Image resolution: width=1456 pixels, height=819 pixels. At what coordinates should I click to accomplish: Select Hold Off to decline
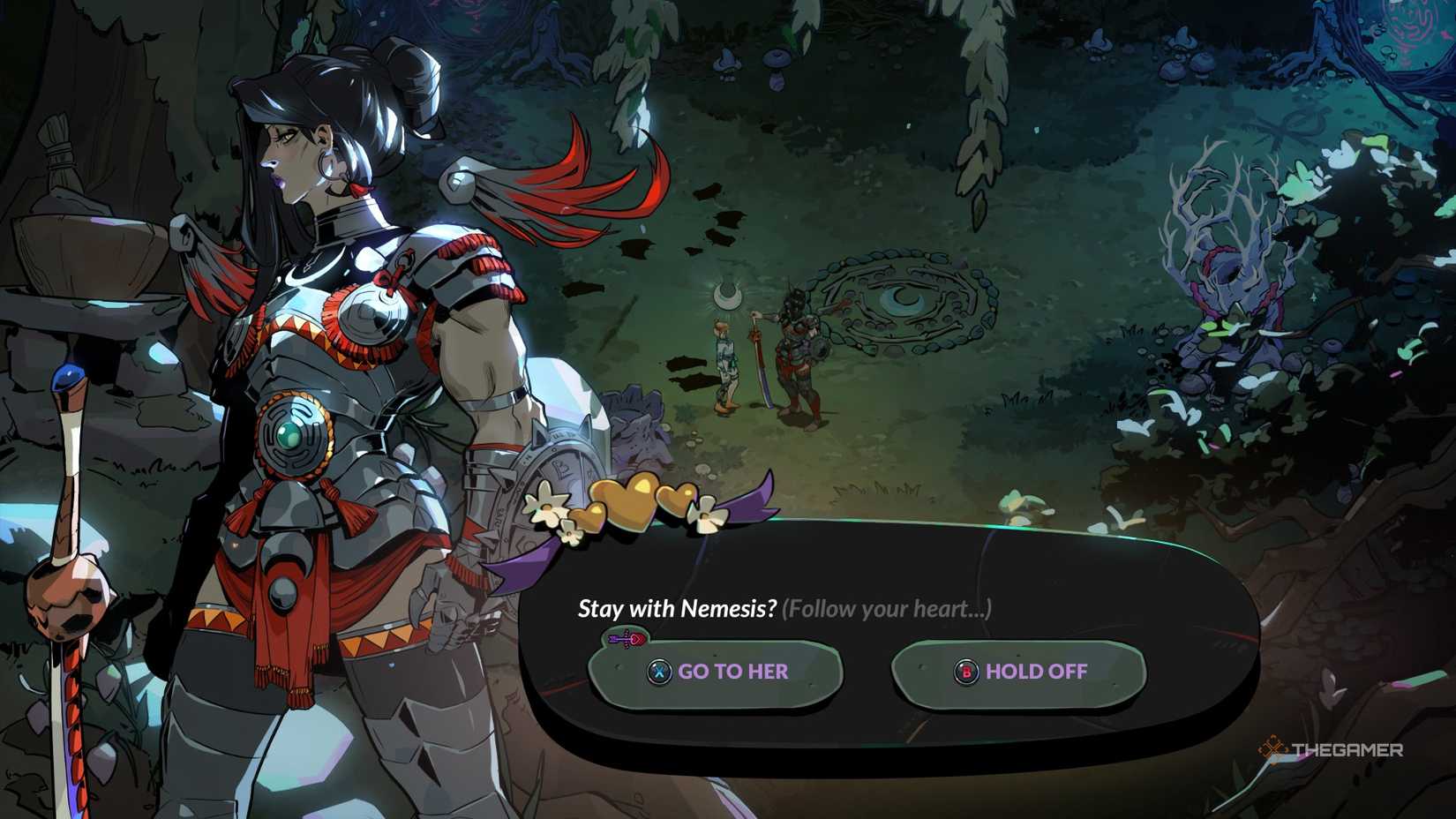[x=1019, y=672]
